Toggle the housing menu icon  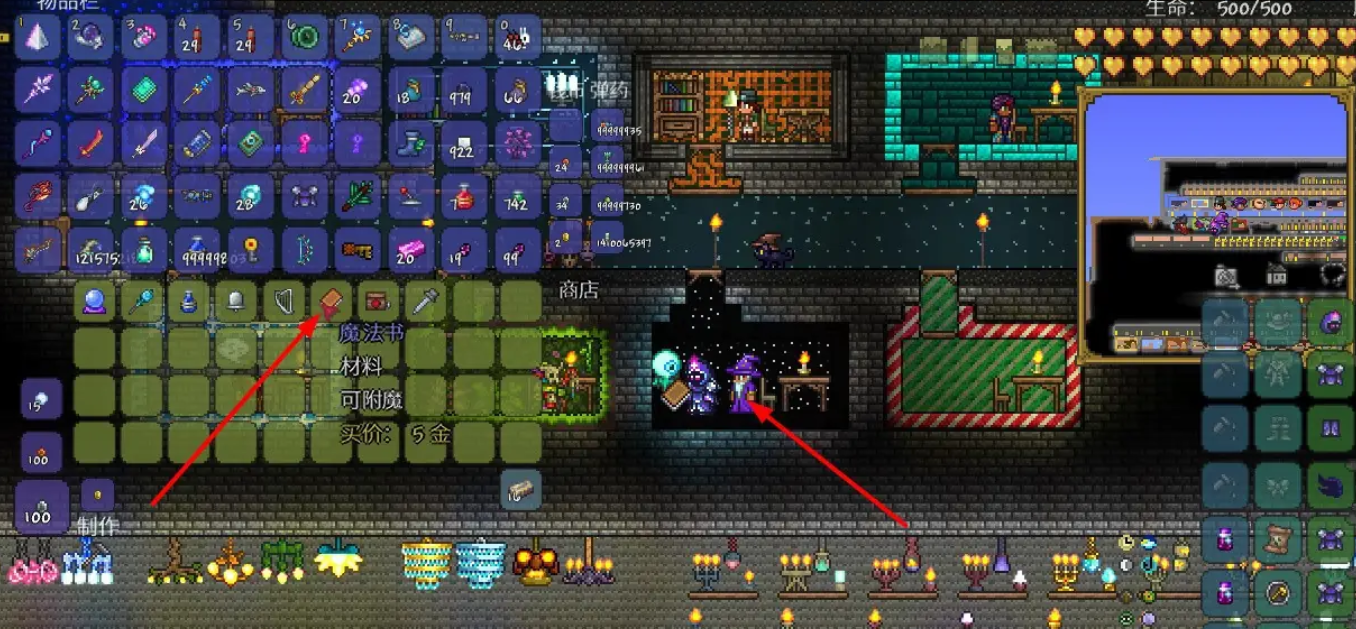pos(1277,274)
